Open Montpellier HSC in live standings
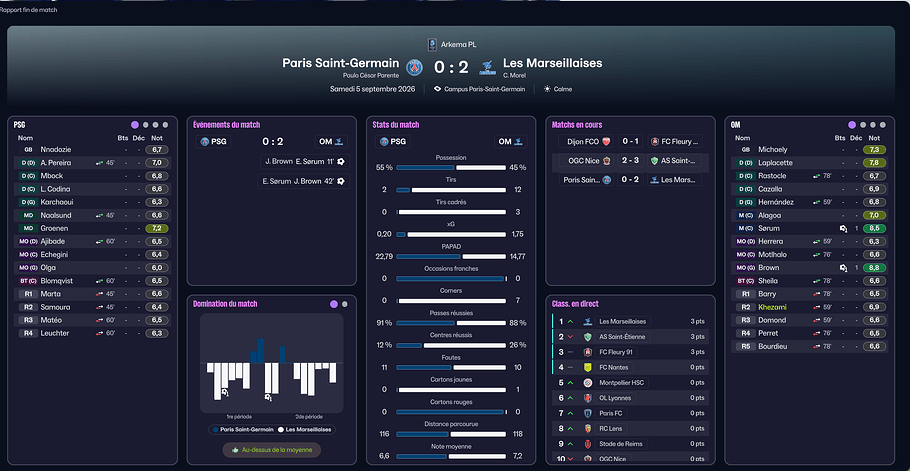 pyautogui.click(x=624, y=383)
